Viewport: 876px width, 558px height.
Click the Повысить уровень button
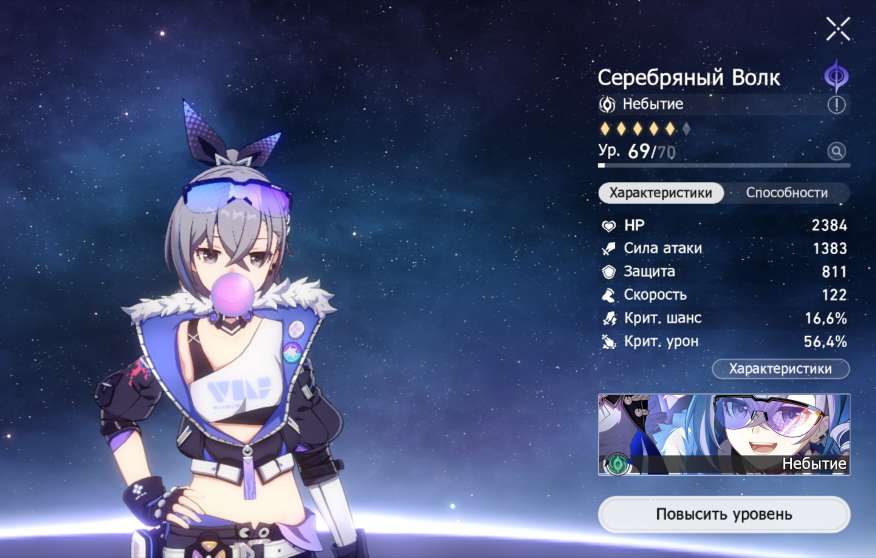(724, 515)
